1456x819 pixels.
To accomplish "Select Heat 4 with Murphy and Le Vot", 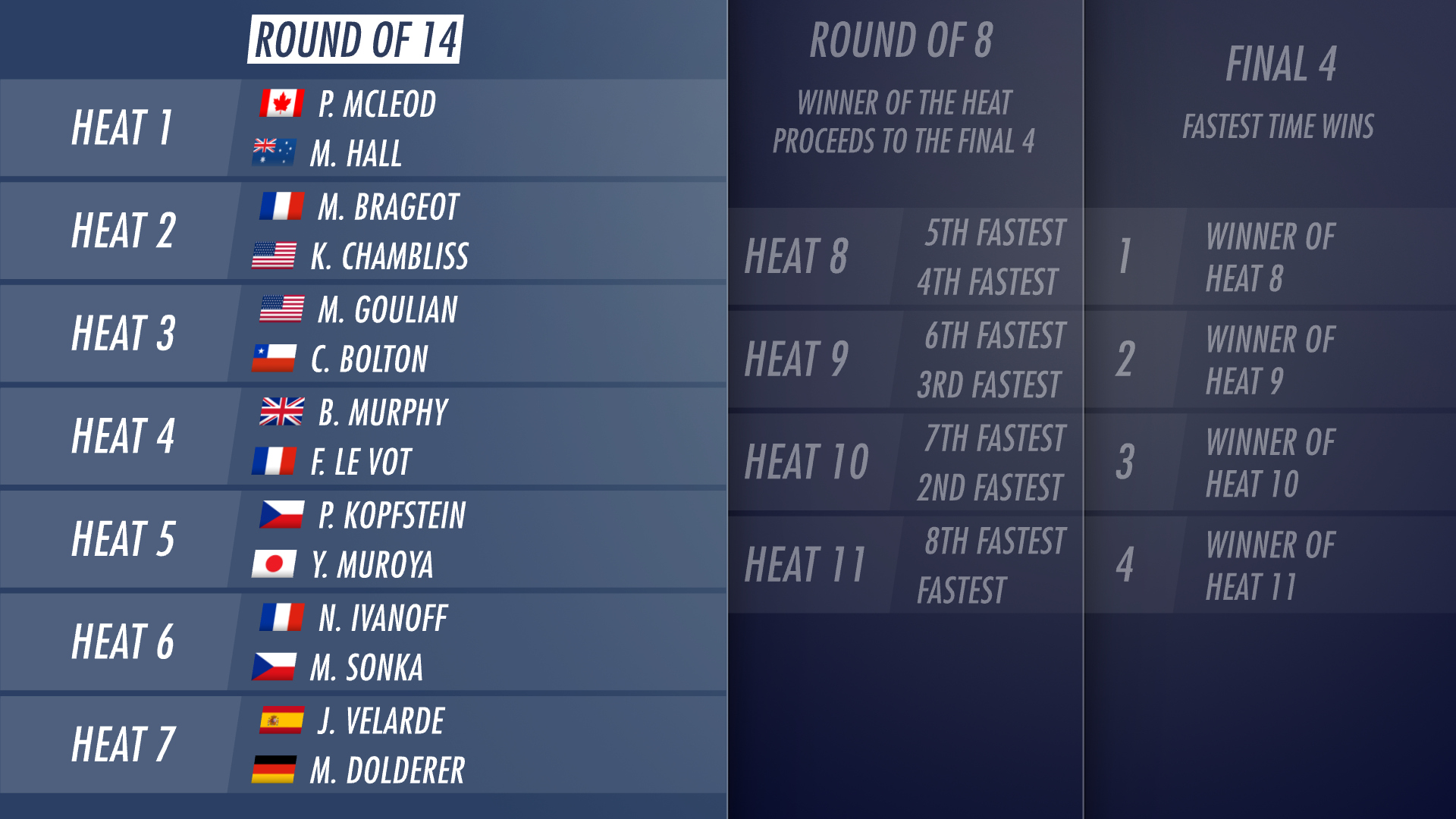I will coord(362,437).
